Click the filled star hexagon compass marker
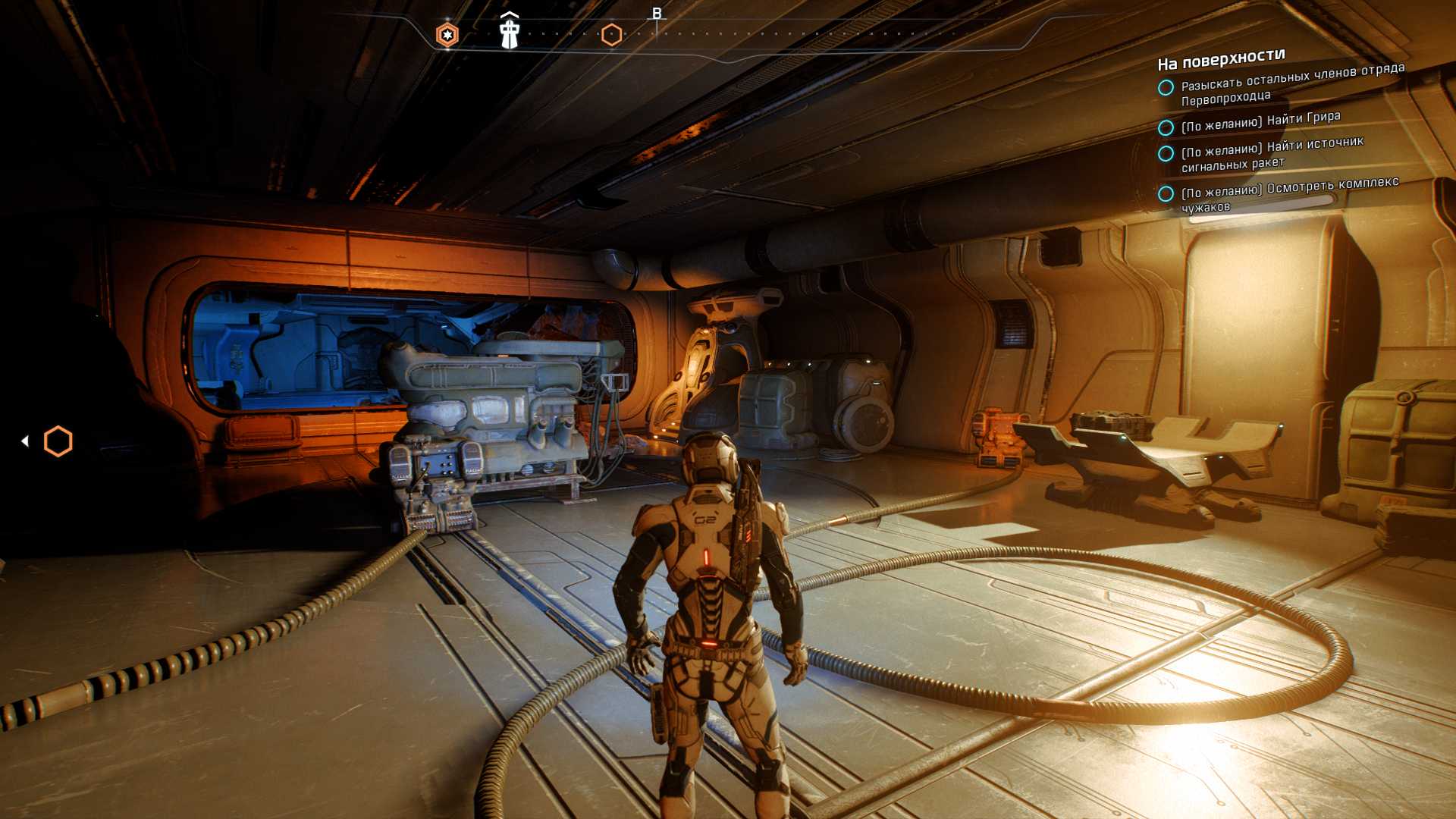This screenshot has height=819, width=1456. coord(447,35)
